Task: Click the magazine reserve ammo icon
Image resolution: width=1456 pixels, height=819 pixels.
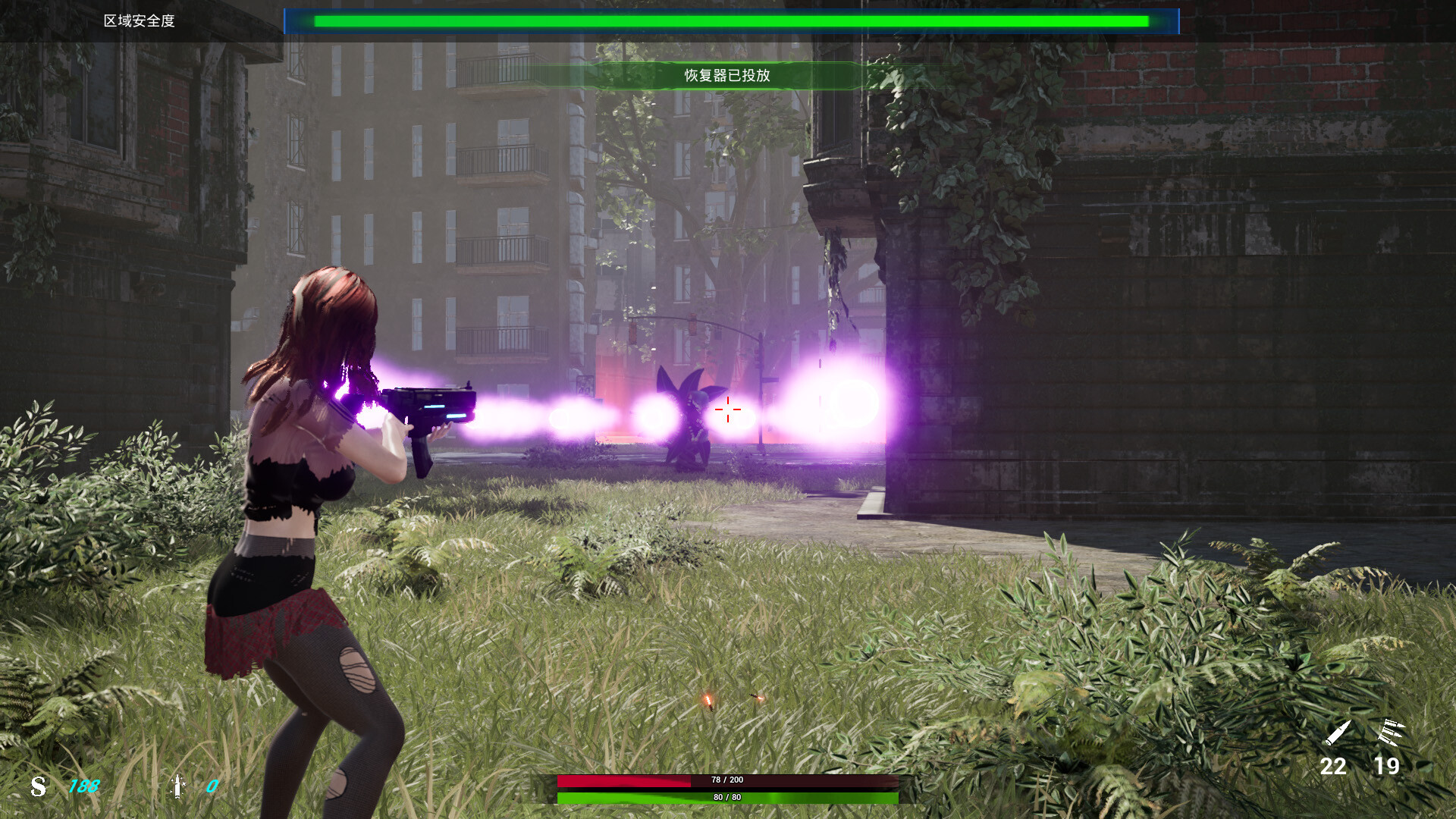Action: 1392,732
